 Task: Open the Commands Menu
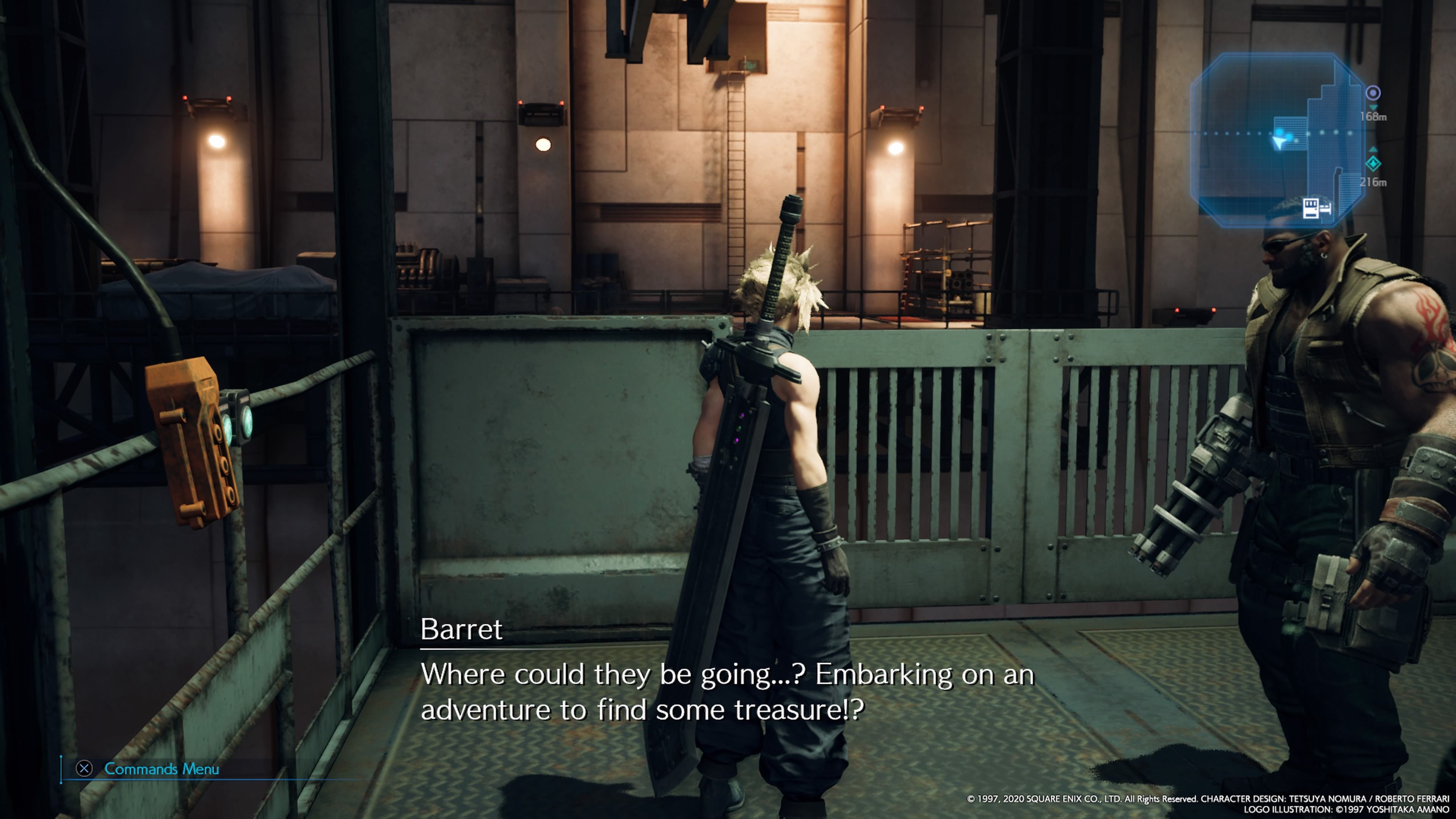(160, 769)
